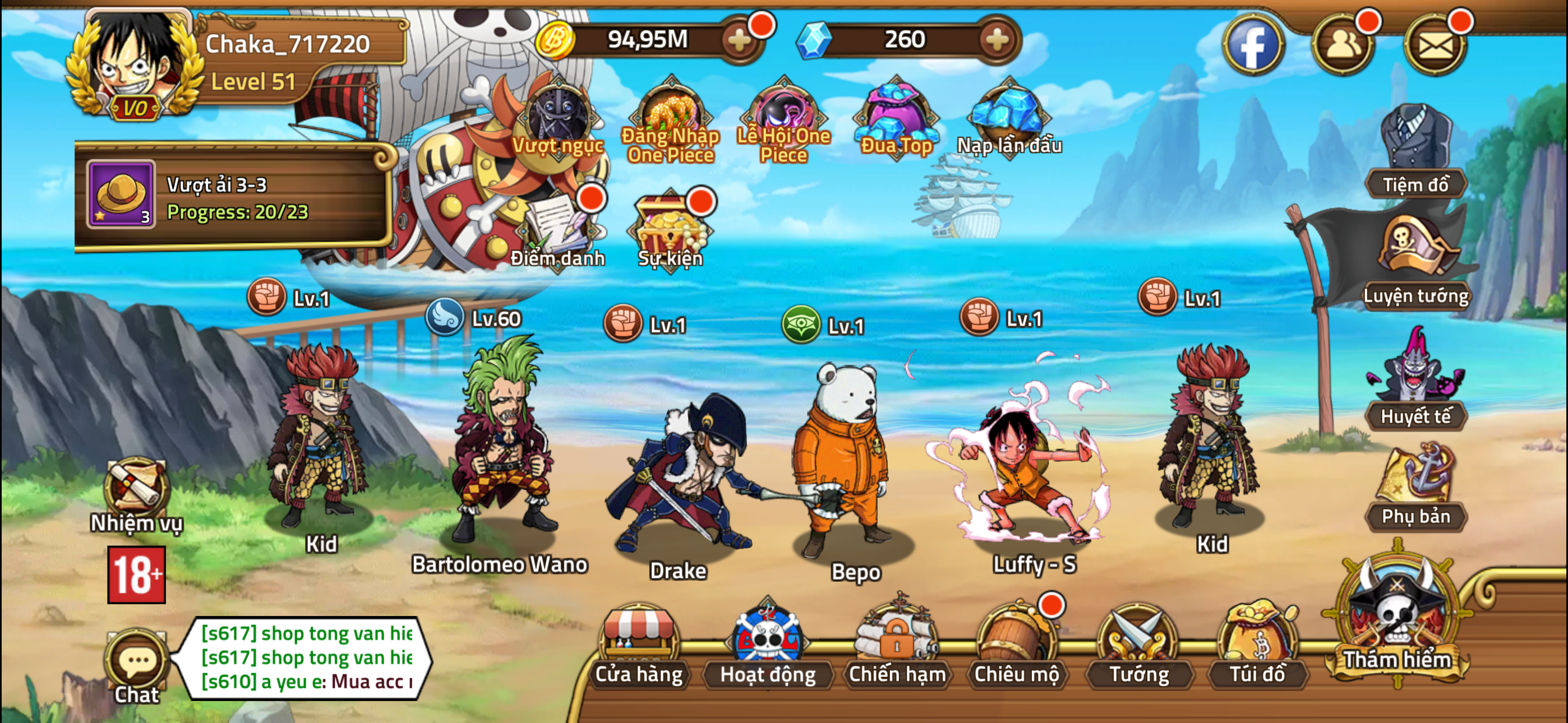Open Đua Top gem event
Image resolution: width=1568 pixels, height=723 pixels.
pos(895,115)
